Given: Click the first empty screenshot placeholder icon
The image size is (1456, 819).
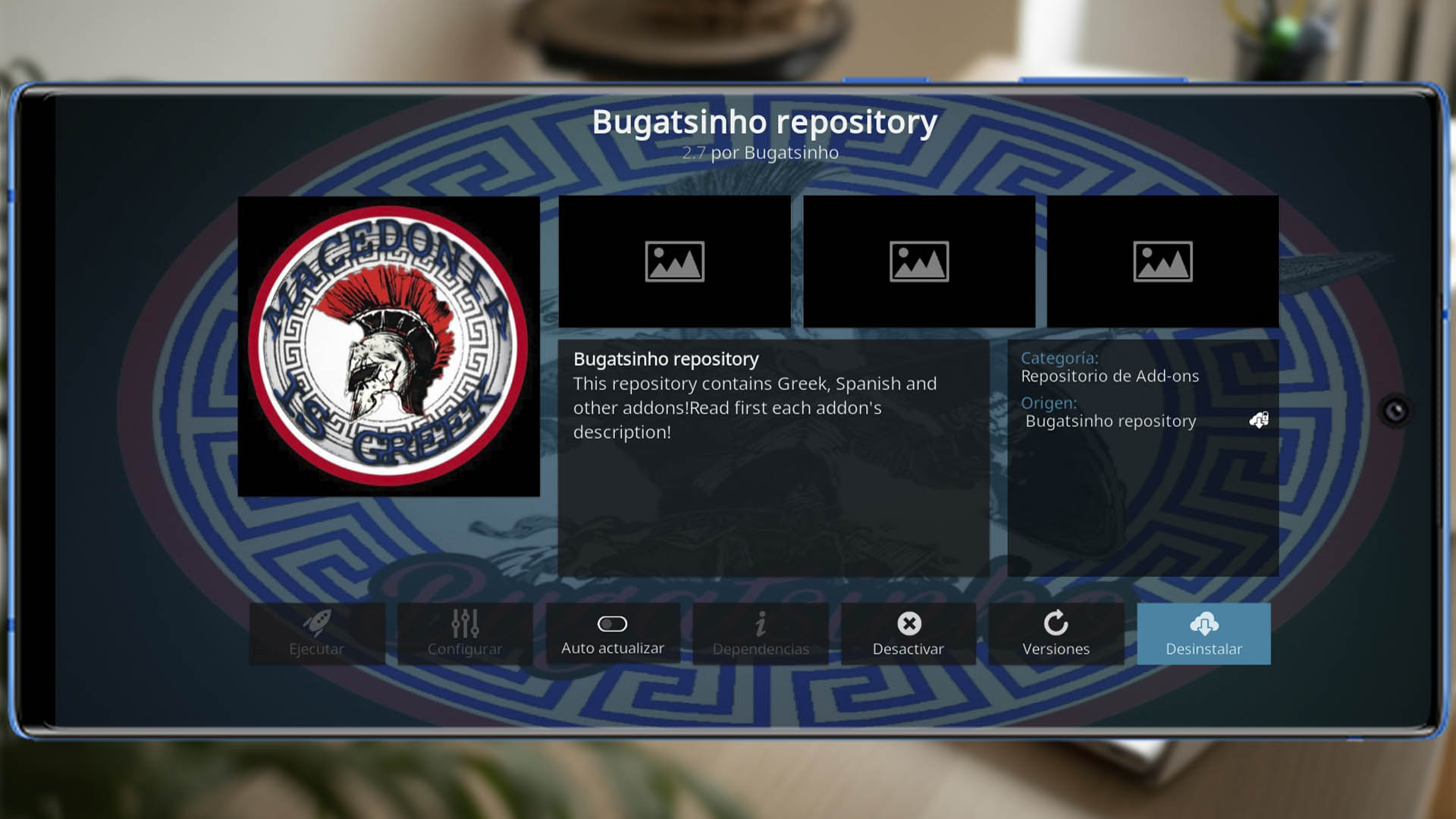Looking at the screenshot, I should 674,261.
